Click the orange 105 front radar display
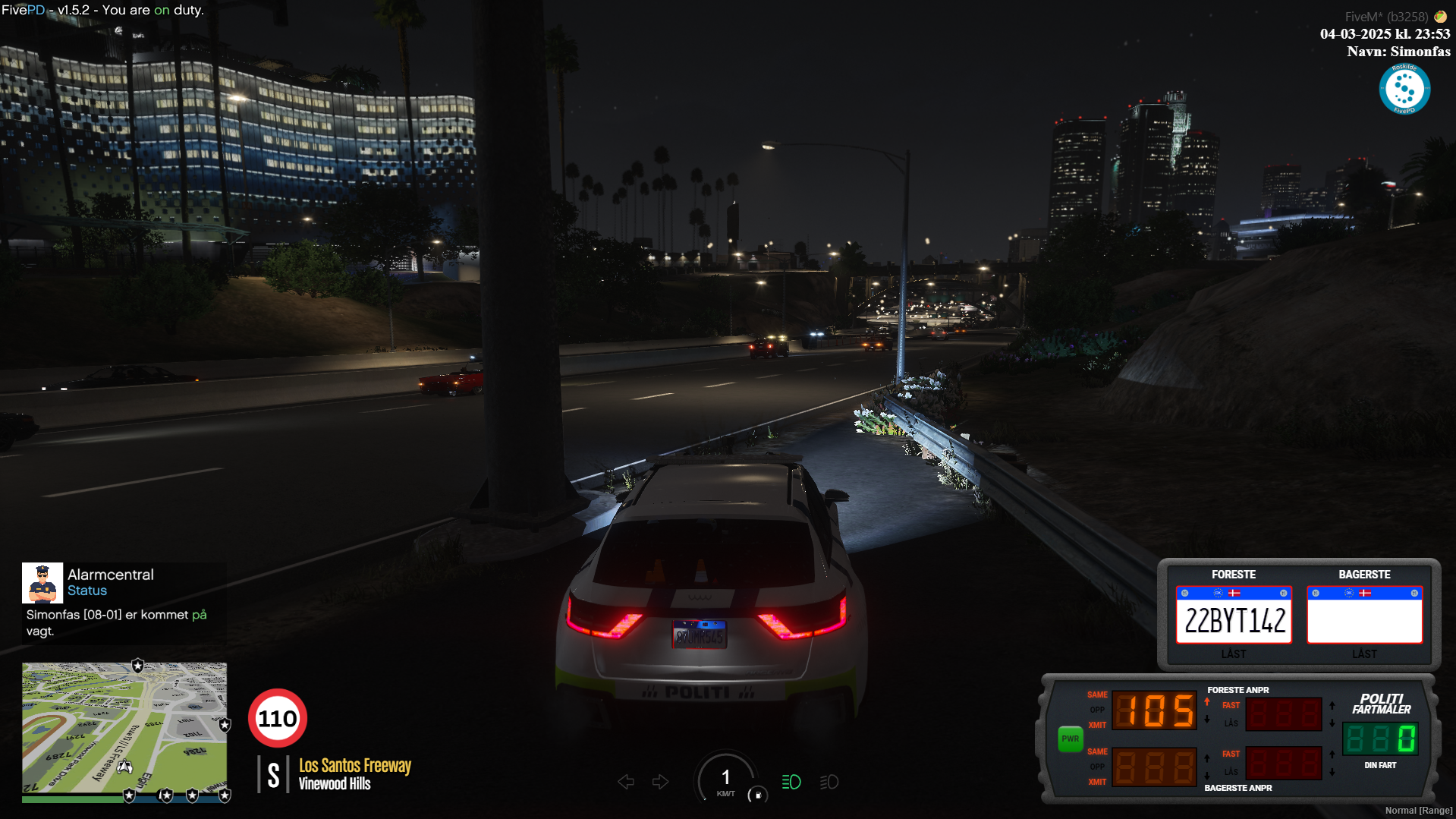Viewport: 1456px width, 819px height. coord(1154,711)
